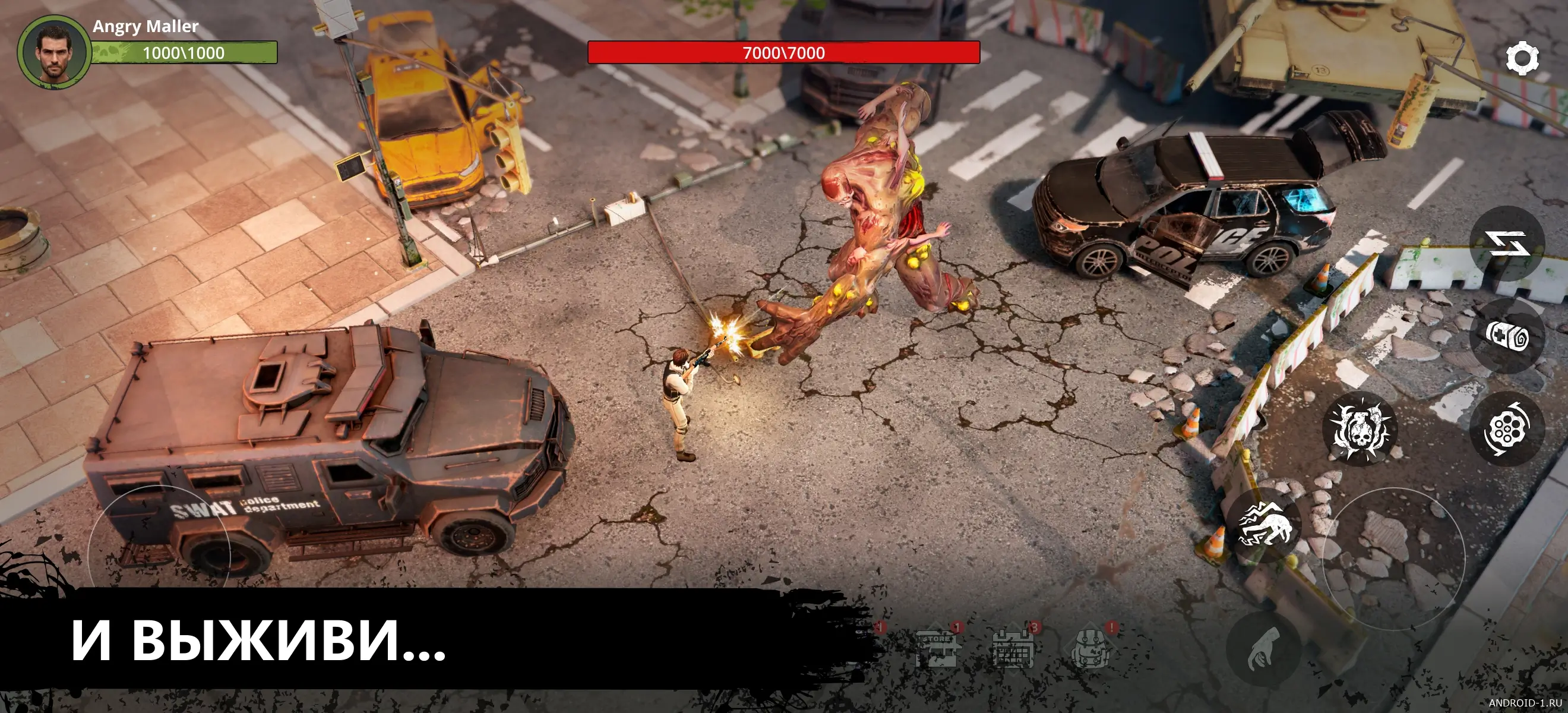1568x713 pixels.
Task: Open the settings gear menu
Action: tap(1522, 58)
